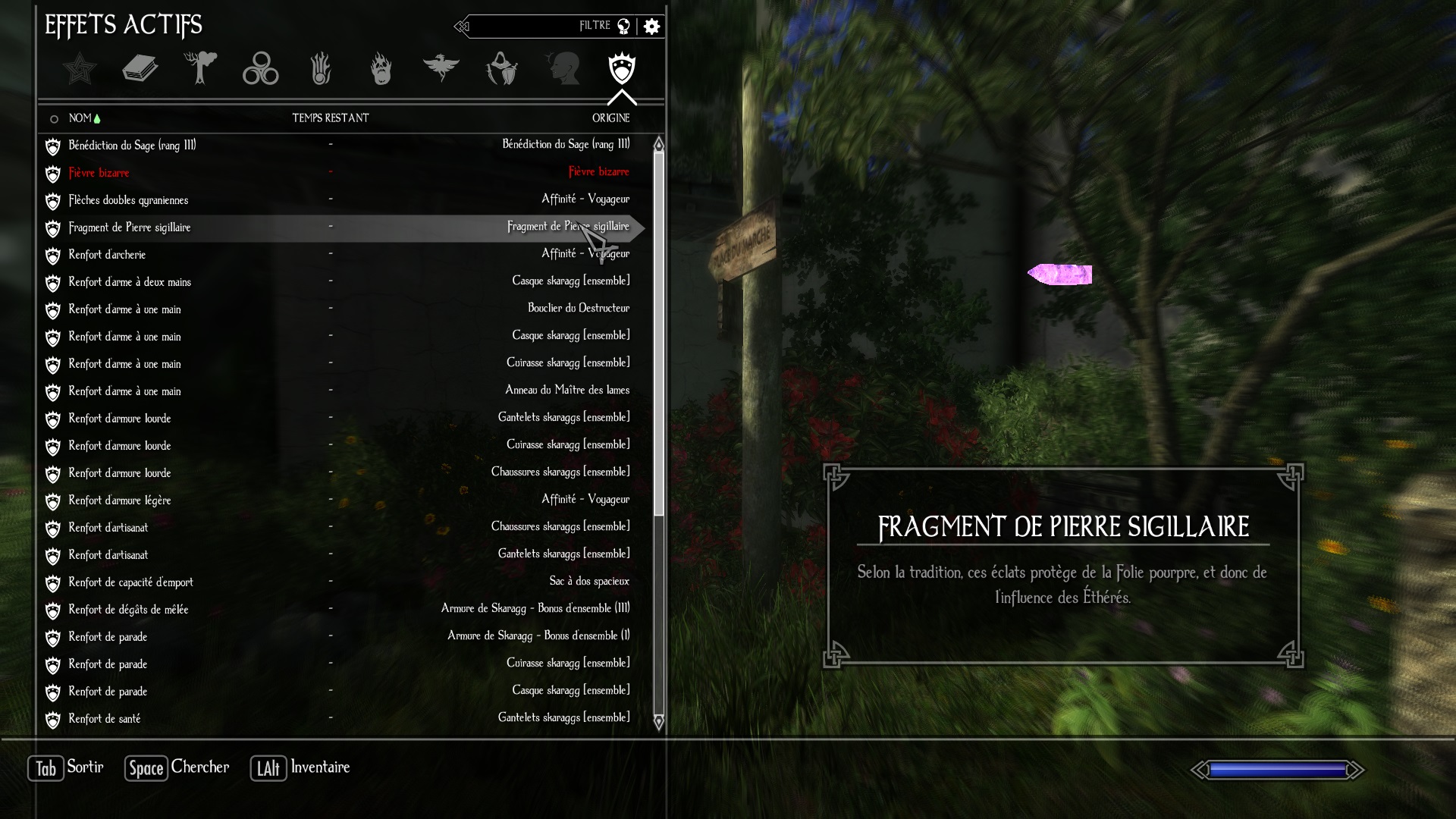
Task: Open the gear settings icon
Action: 651,27
